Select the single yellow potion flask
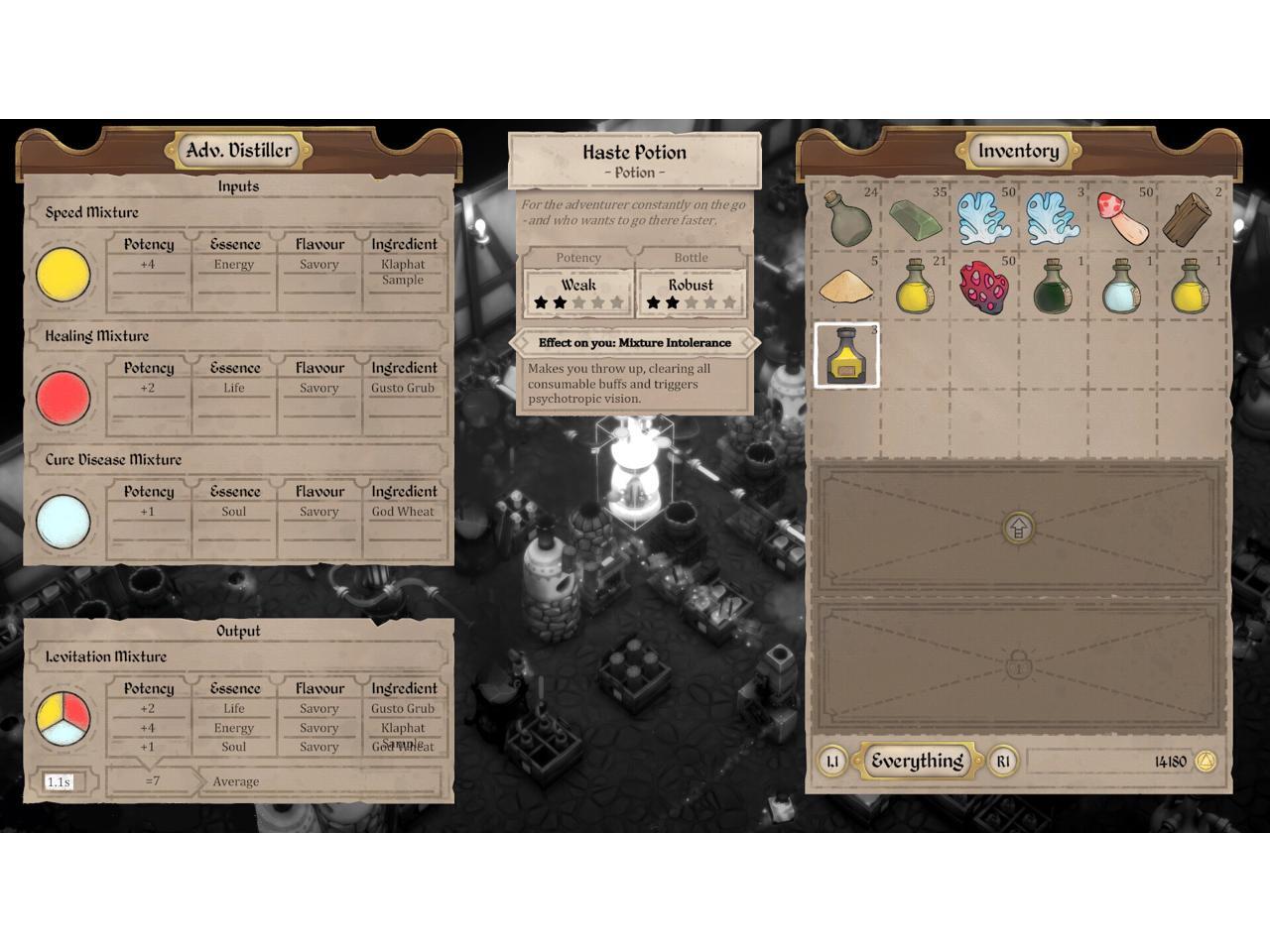Viewport: 1270px width, 952px height. click(x=1191, y=287)
